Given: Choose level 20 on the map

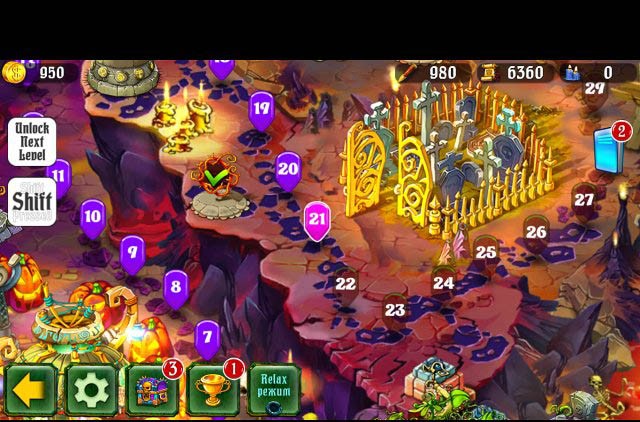Looking at the screenshot, I should click(288, 170).
